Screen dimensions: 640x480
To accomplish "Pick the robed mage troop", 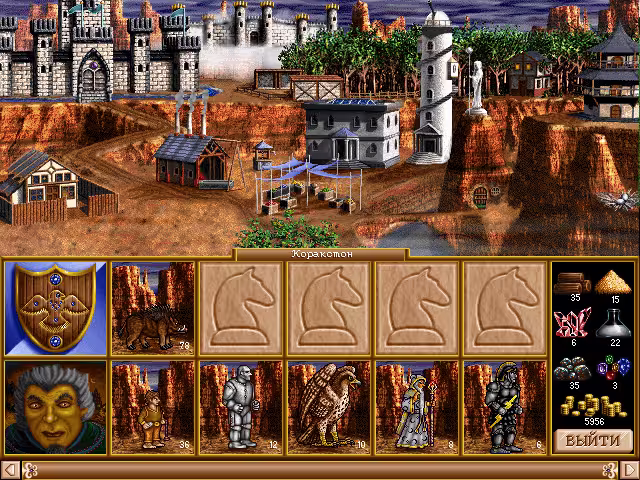I will [x=417, y=407].
